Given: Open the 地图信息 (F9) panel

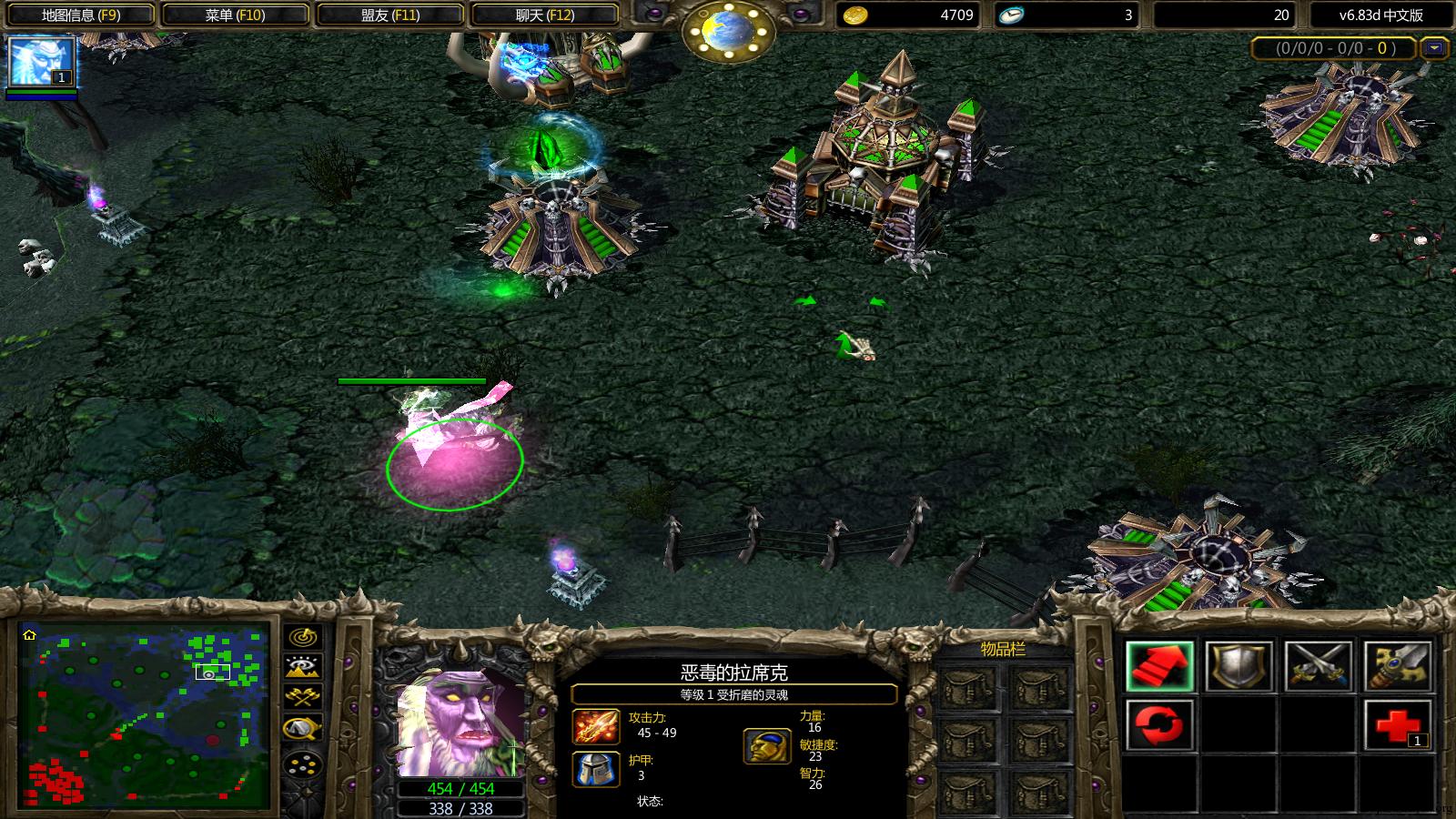Looking at the screenshot, I should [80, 15].
